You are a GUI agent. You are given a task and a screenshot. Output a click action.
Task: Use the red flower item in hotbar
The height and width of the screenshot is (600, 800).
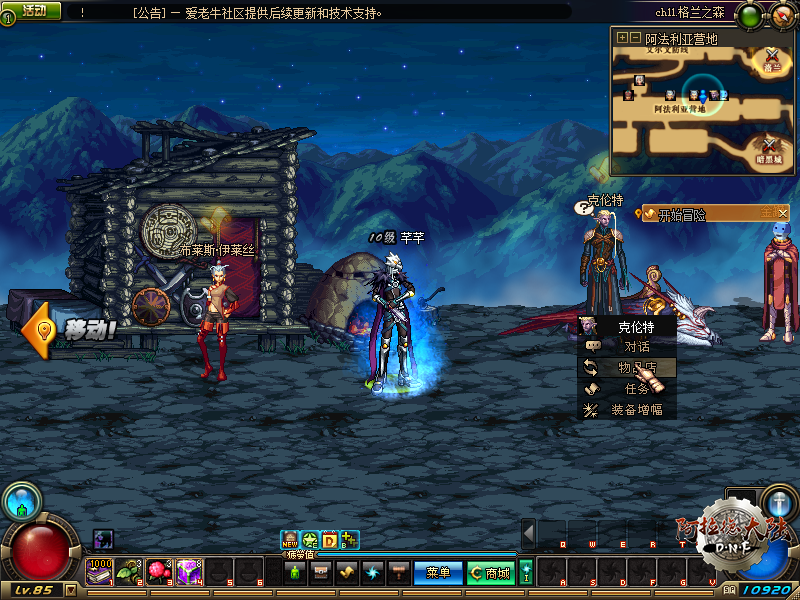click(x=159, y=570)
